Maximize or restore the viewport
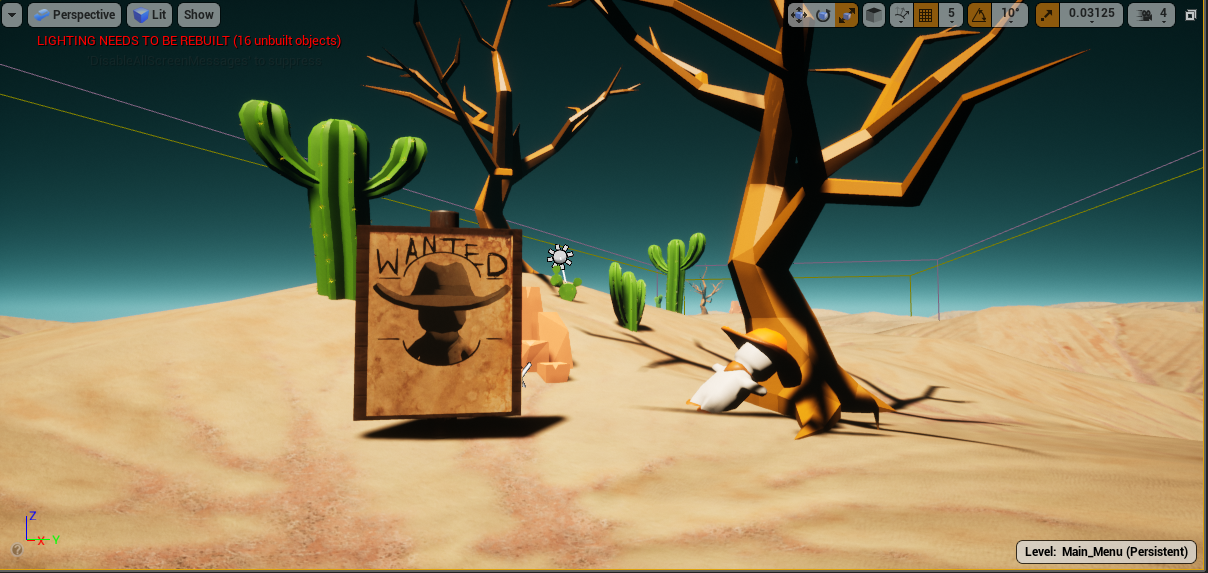 (x=1191, y=15)
